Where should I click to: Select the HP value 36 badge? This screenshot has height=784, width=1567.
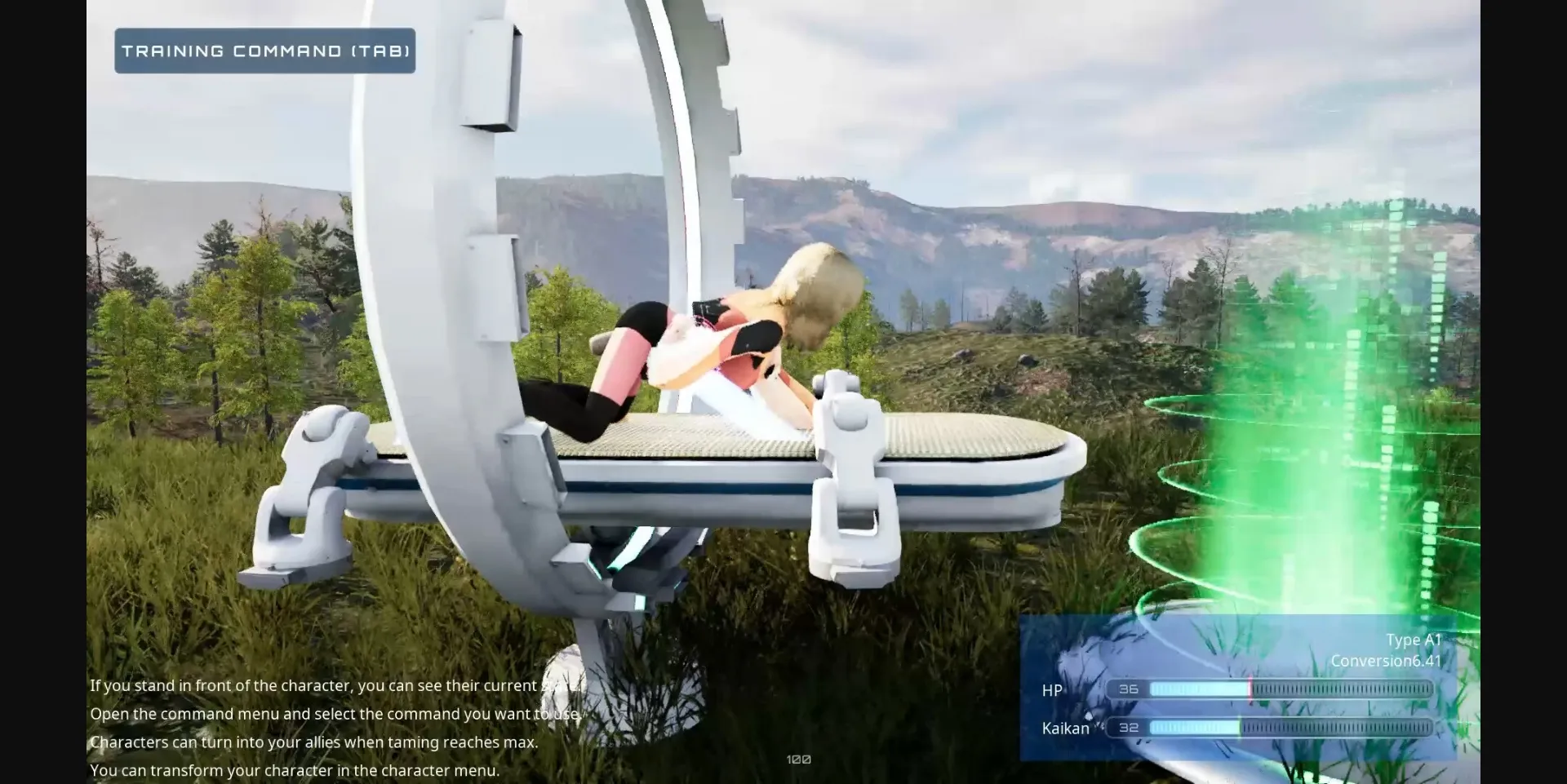pos(1127,689)
